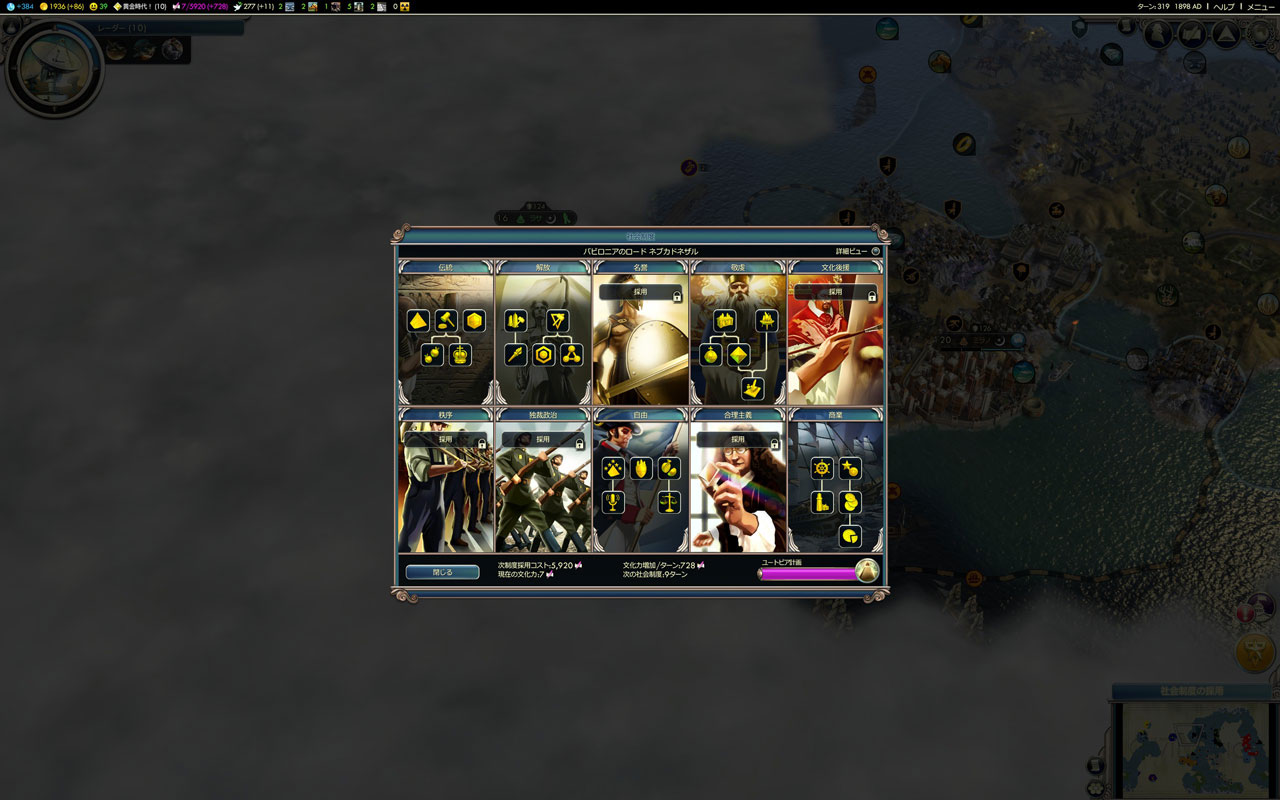Screen dimensions: 1280x800
Task: Select the balance scales policy in 自由
Action: [x=669, y=502]
